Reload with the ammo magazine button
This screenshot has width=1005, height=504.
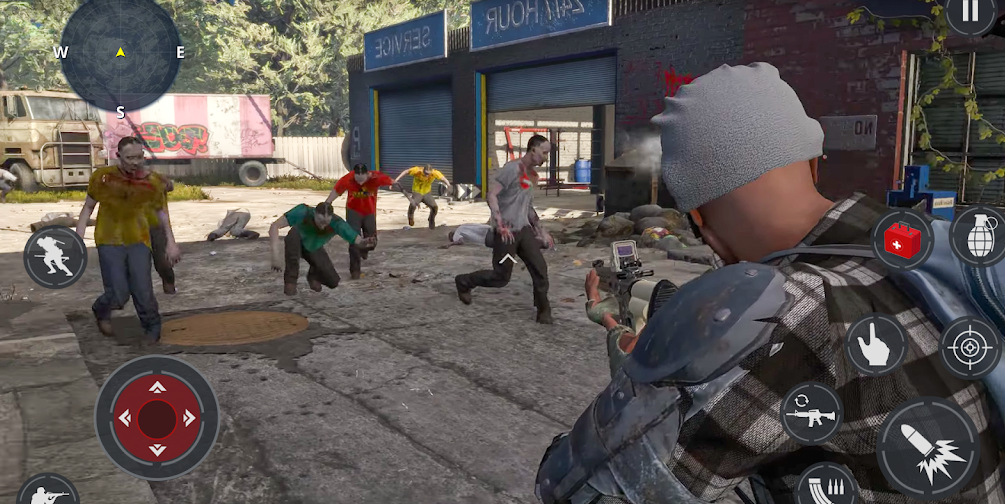827,483
